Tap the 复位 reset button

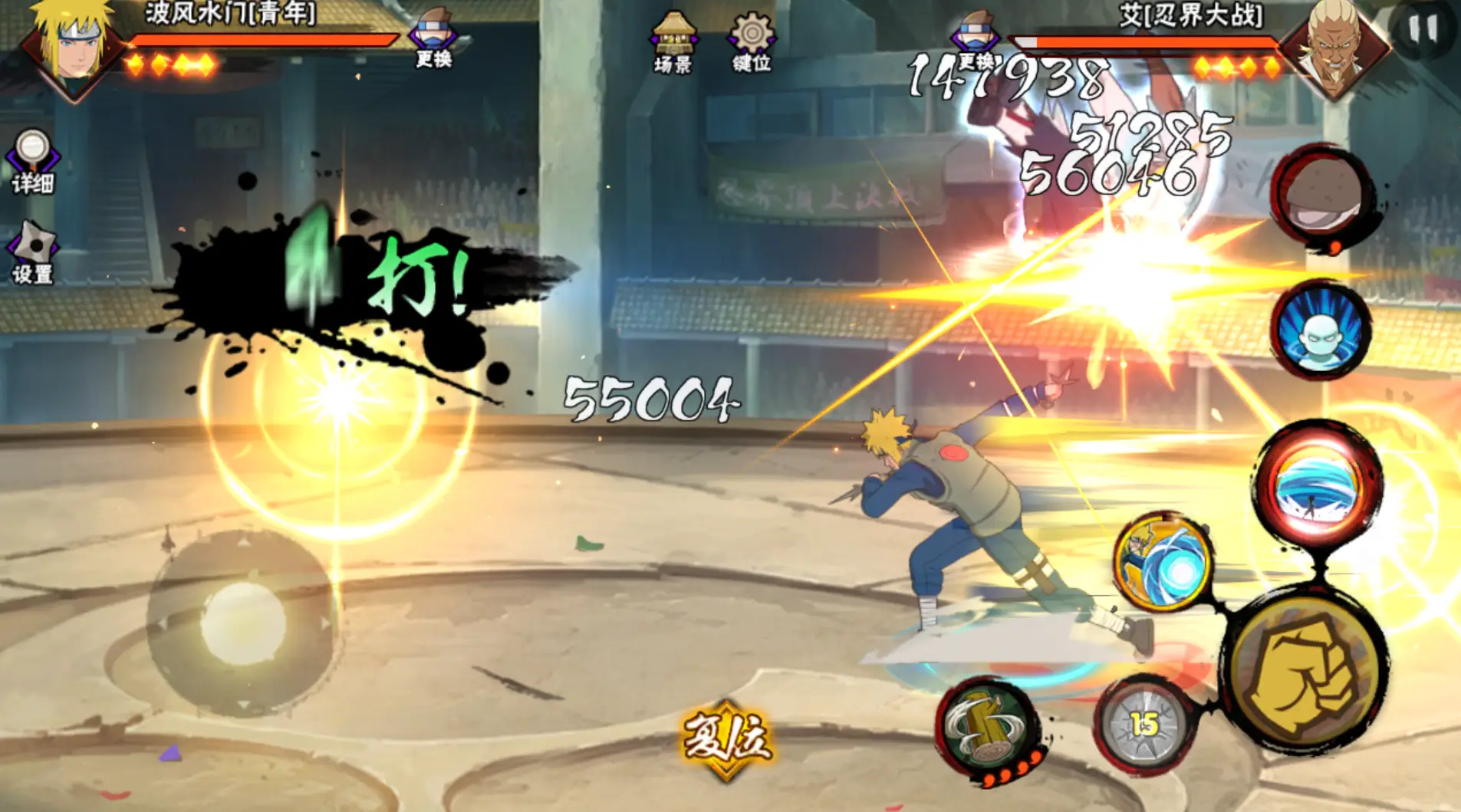(726, 738)
